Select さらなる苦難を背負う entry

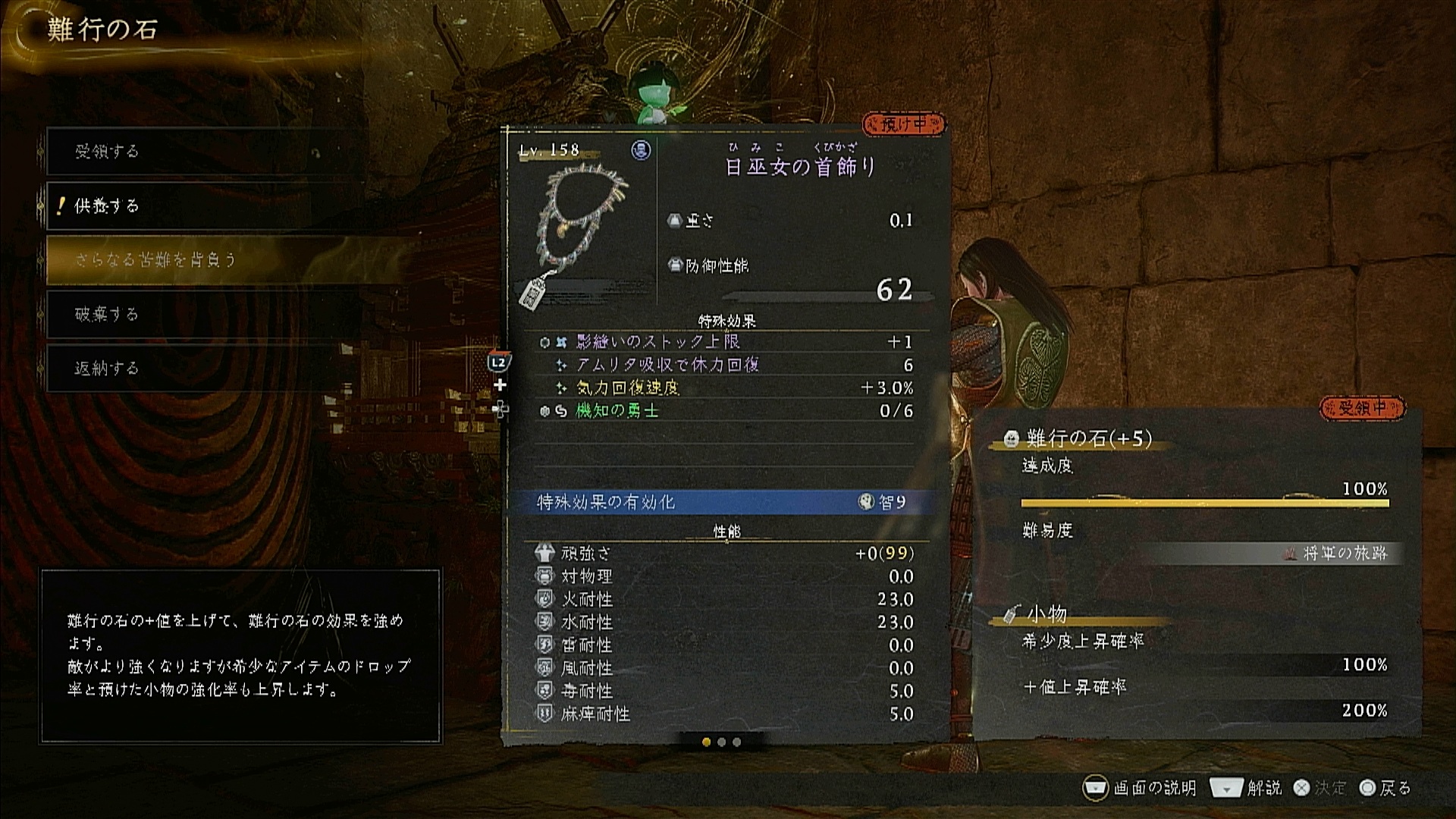click(199, 259)
